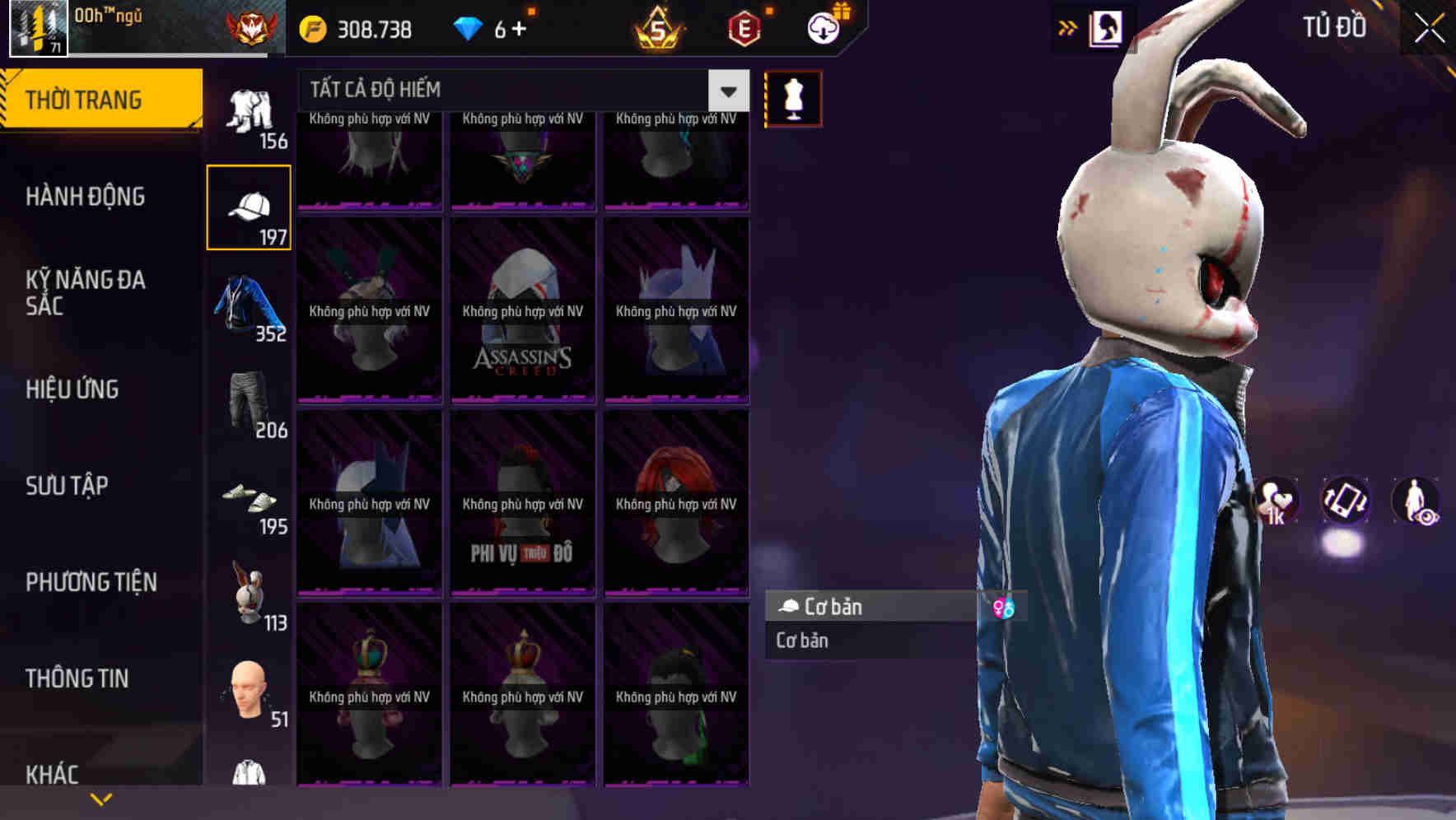Collapse the panel using the double-arrow chevron
Screen dimensions: 1456x820
tap(1067, 27)
